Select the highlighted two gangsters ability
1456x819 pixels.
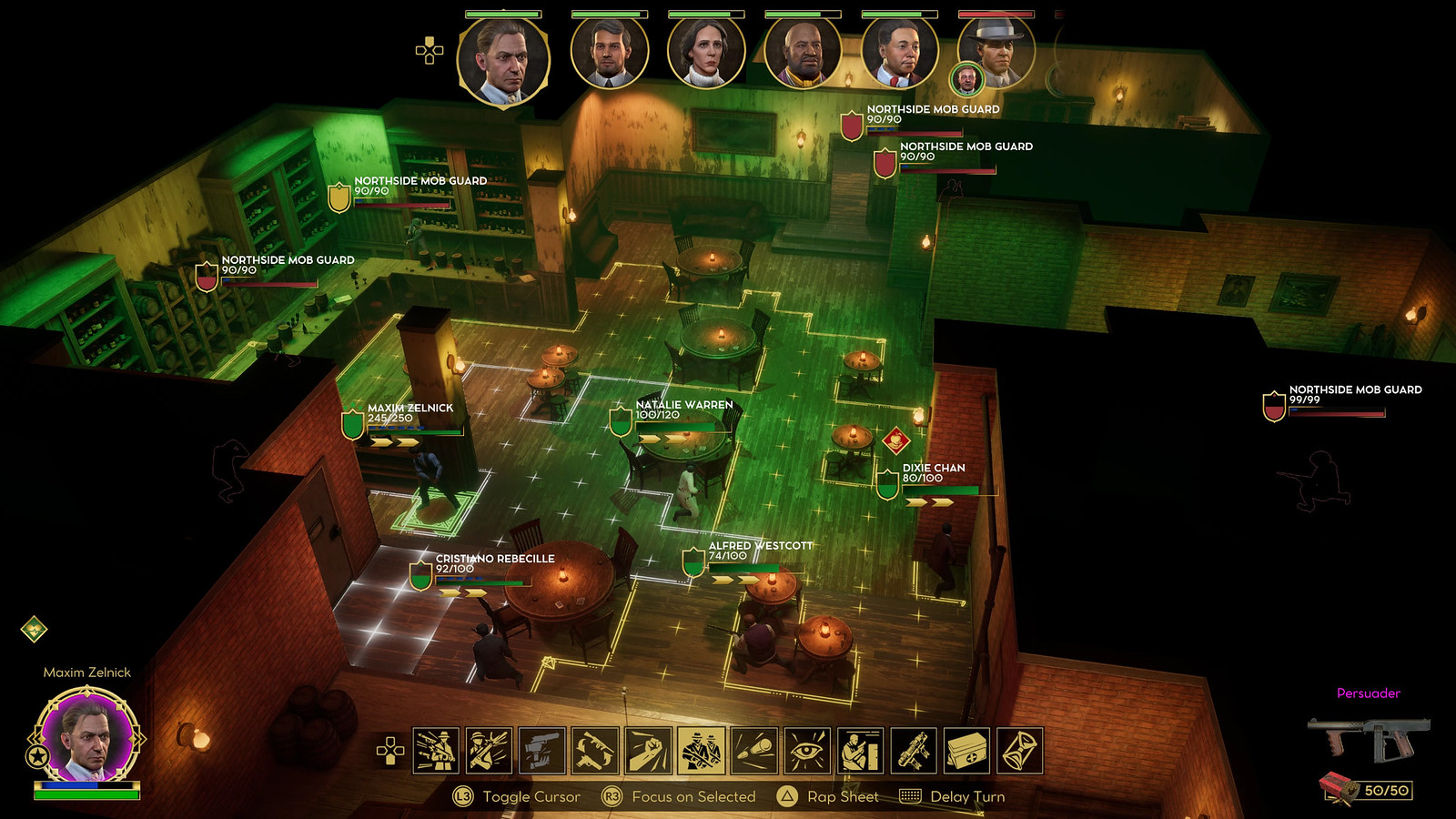tap(702, 751)
